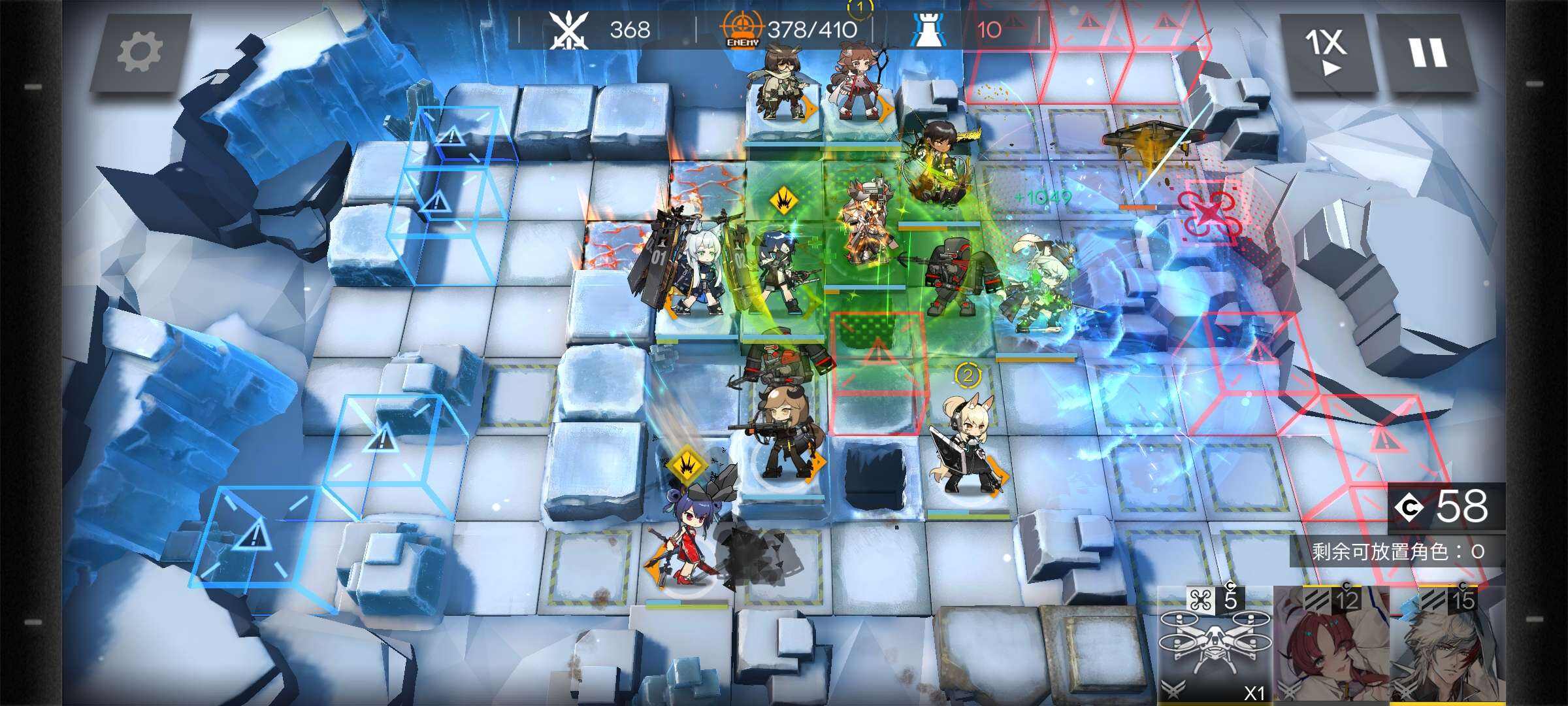Screen dimensions: 1568x706
Task: Open the gear settings menu
Action: point(139,53)
